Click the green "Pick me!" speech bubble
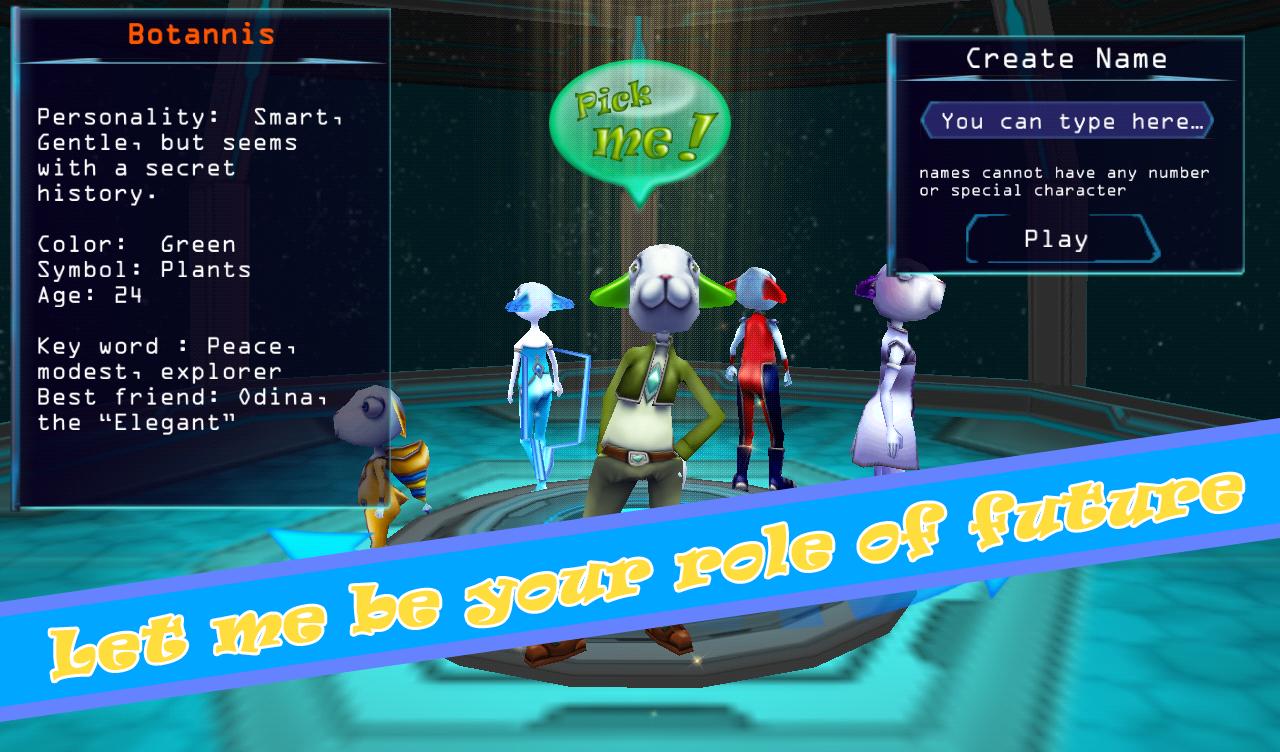Image resolution: width=1280 pixels, height=752 pixels. 639,126
